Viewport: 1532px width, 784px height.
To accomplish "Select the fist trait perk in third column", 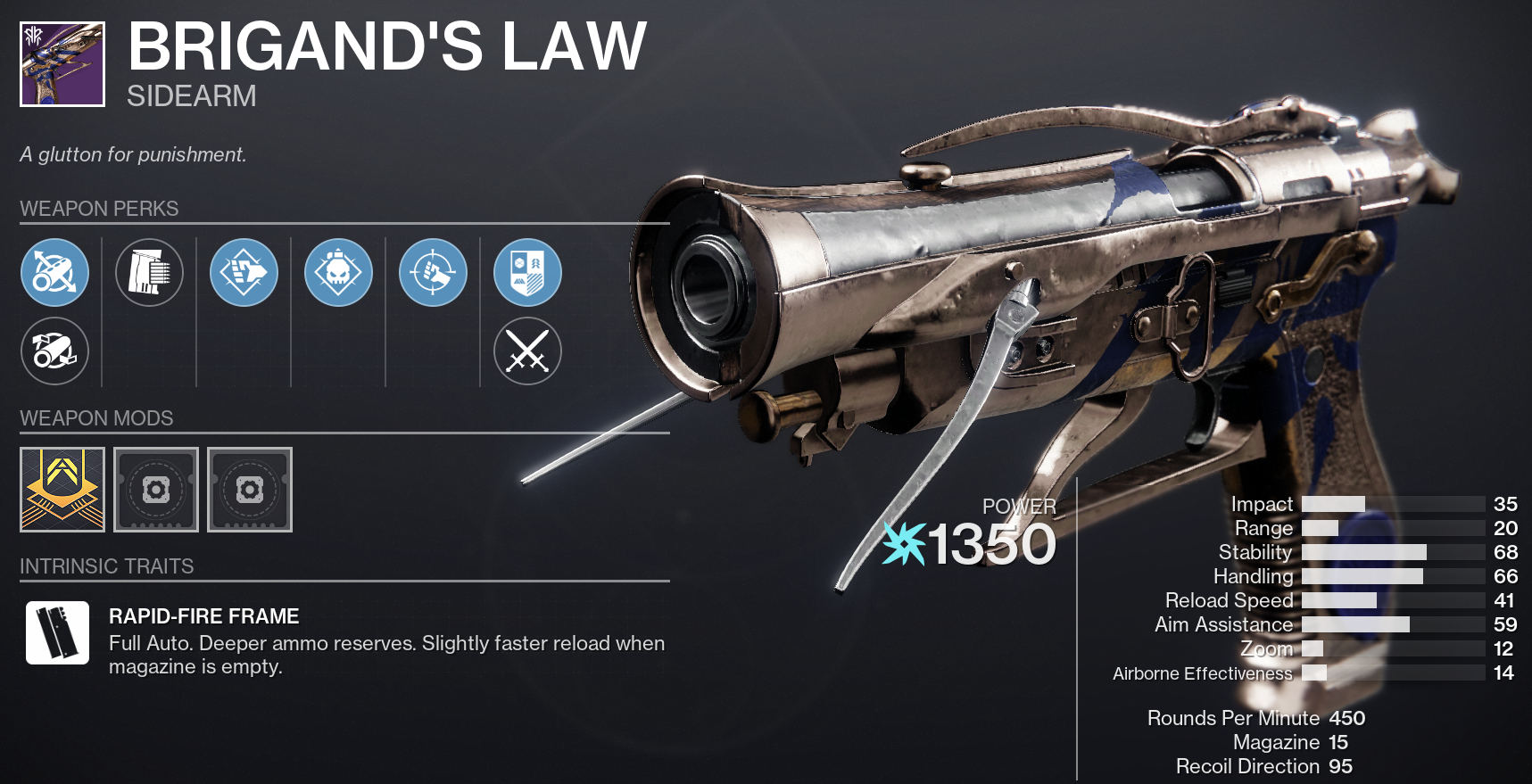I will pyautogui.click(x=244, y=273).
